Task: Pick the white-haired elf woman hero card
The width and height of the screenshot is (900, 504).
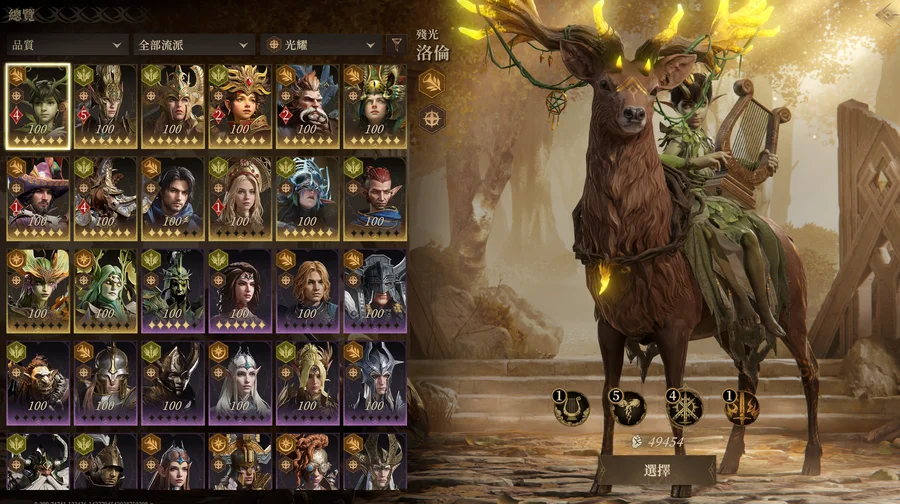Action: pos(240,382)
